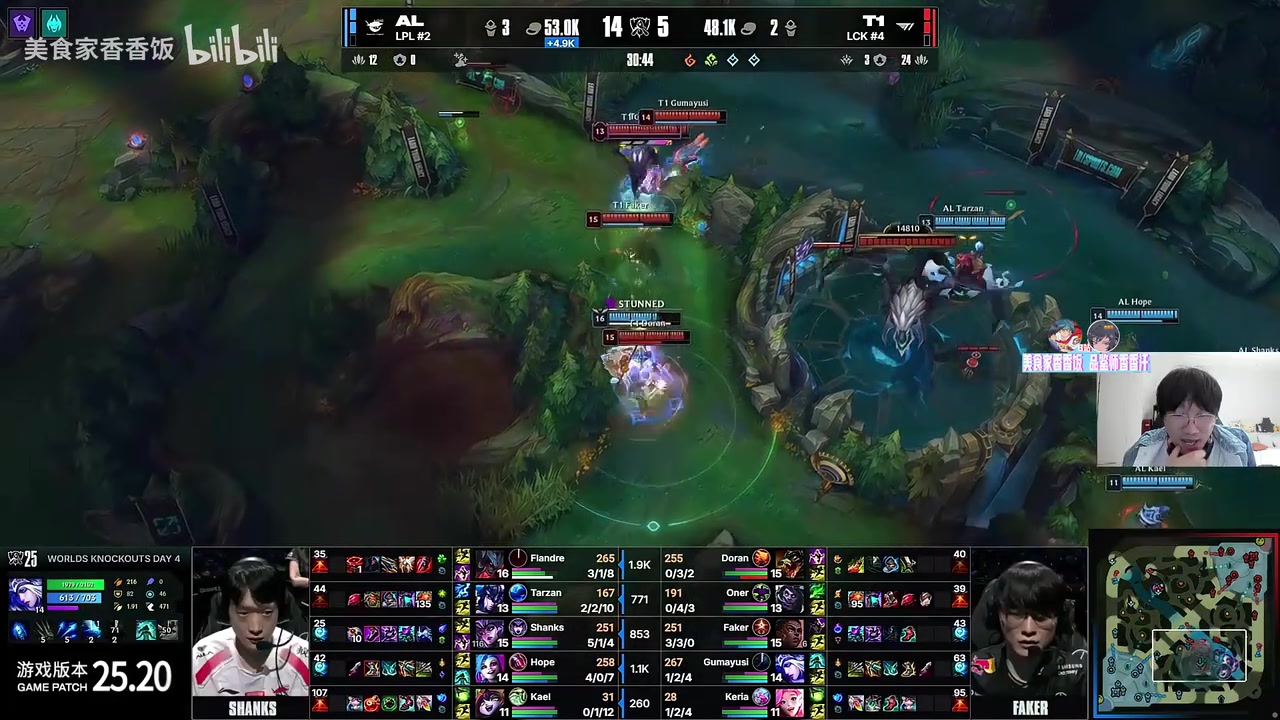This screenshot has height=720, width=1280.
Task: Select the spectated champion portrait in stats panel
Action: click(25, 594)
